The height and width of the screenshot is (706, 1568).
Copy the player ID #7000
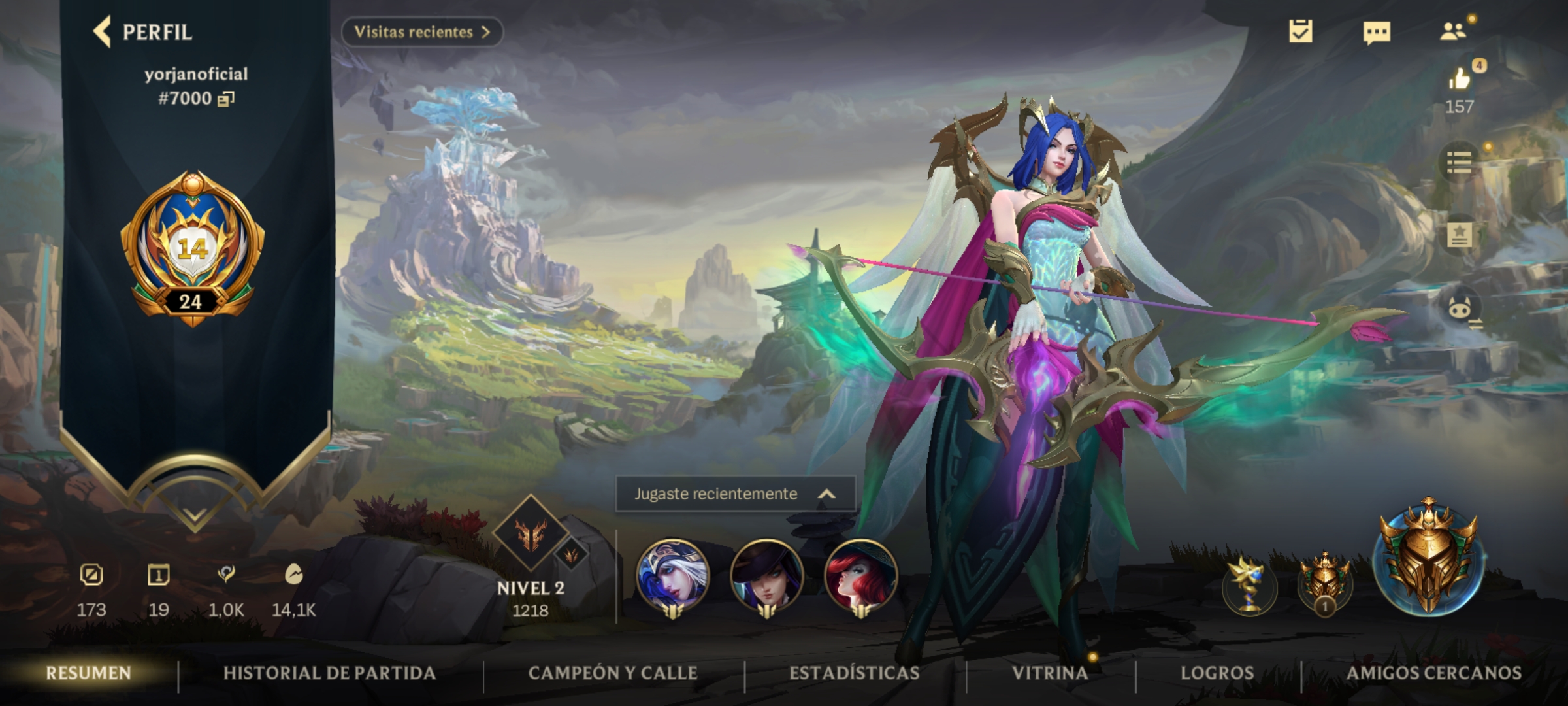coord(226,99)
